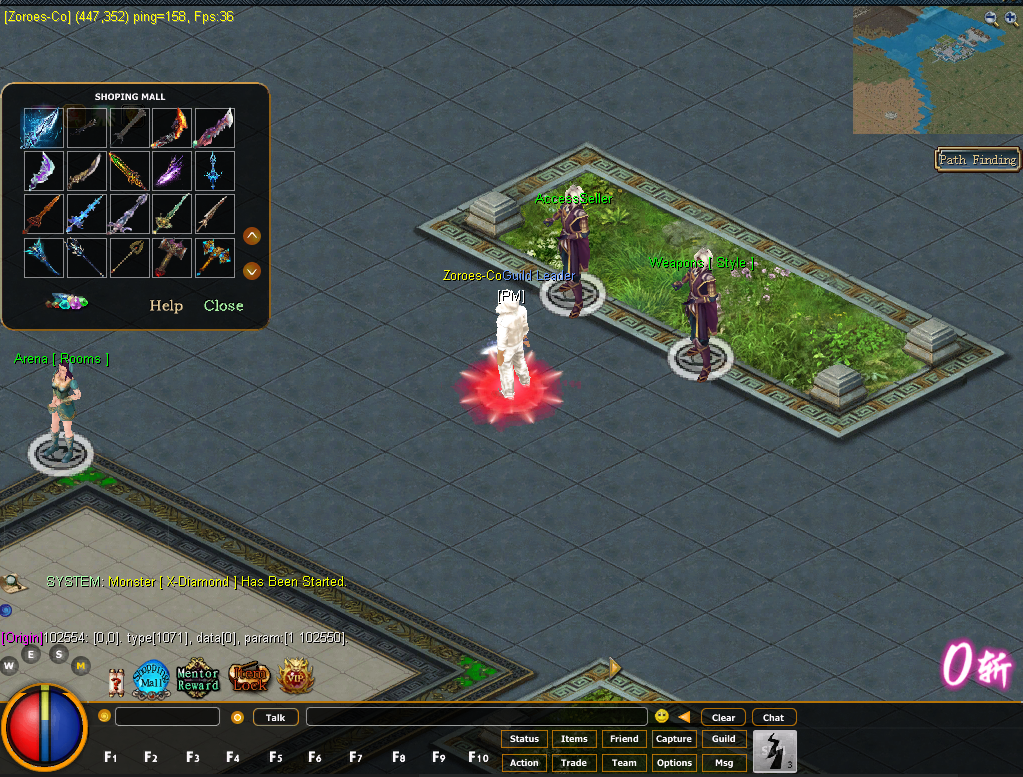Open the Guild menu

tap(724, 739)
